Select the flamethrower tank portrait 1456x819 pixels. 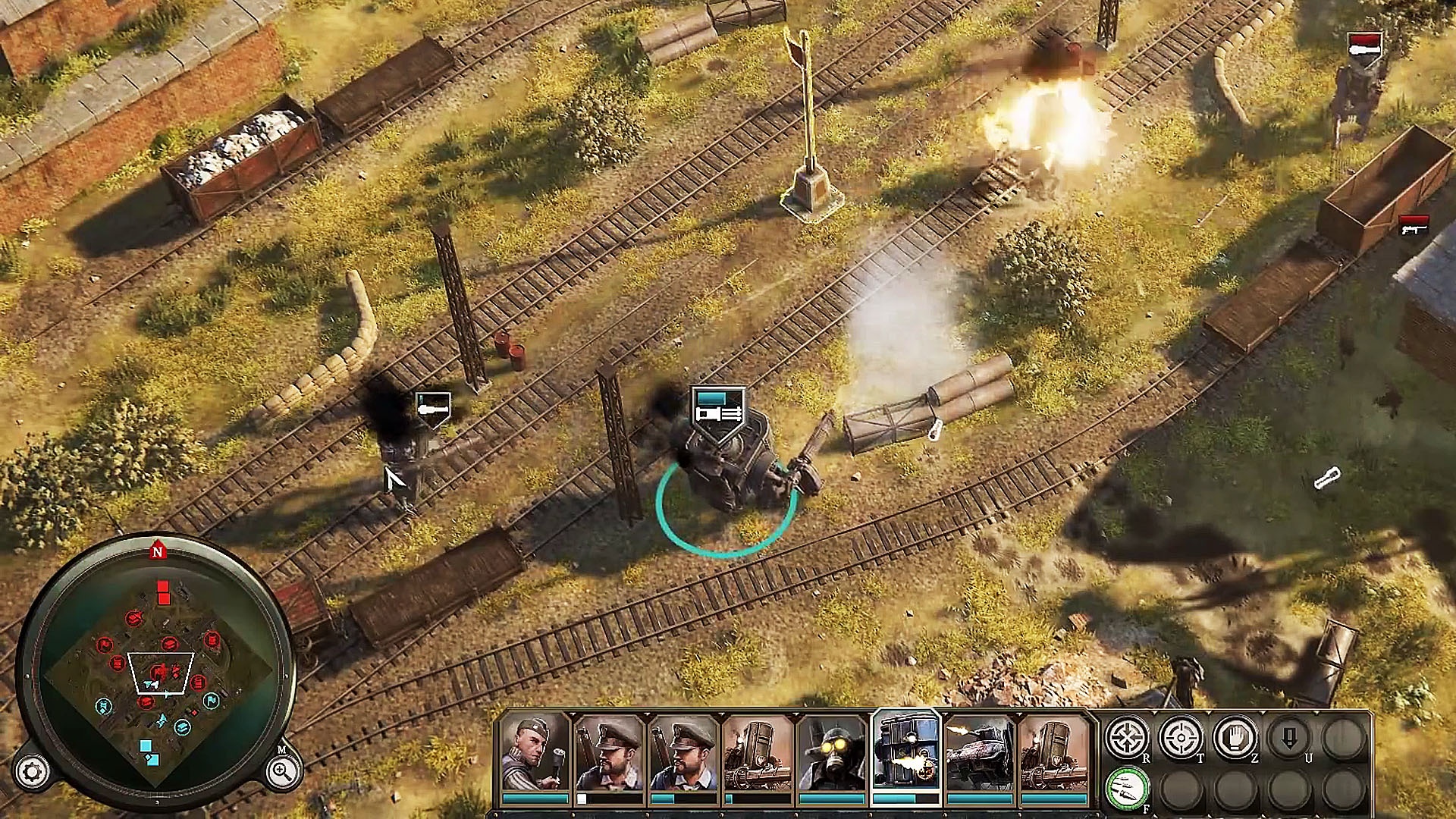pyautogui.click(x=978, y=751)
